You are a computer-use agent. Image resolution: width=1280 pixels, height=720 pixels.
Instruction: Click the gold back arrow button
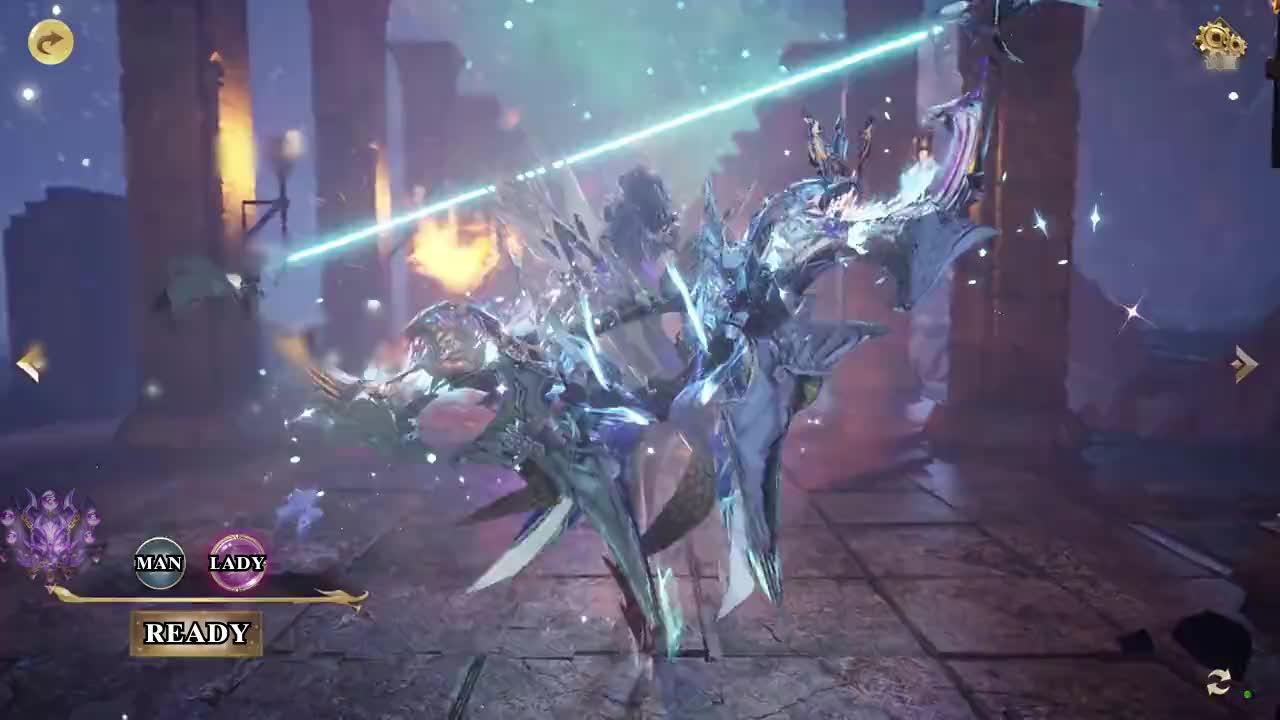pos(50,42)
